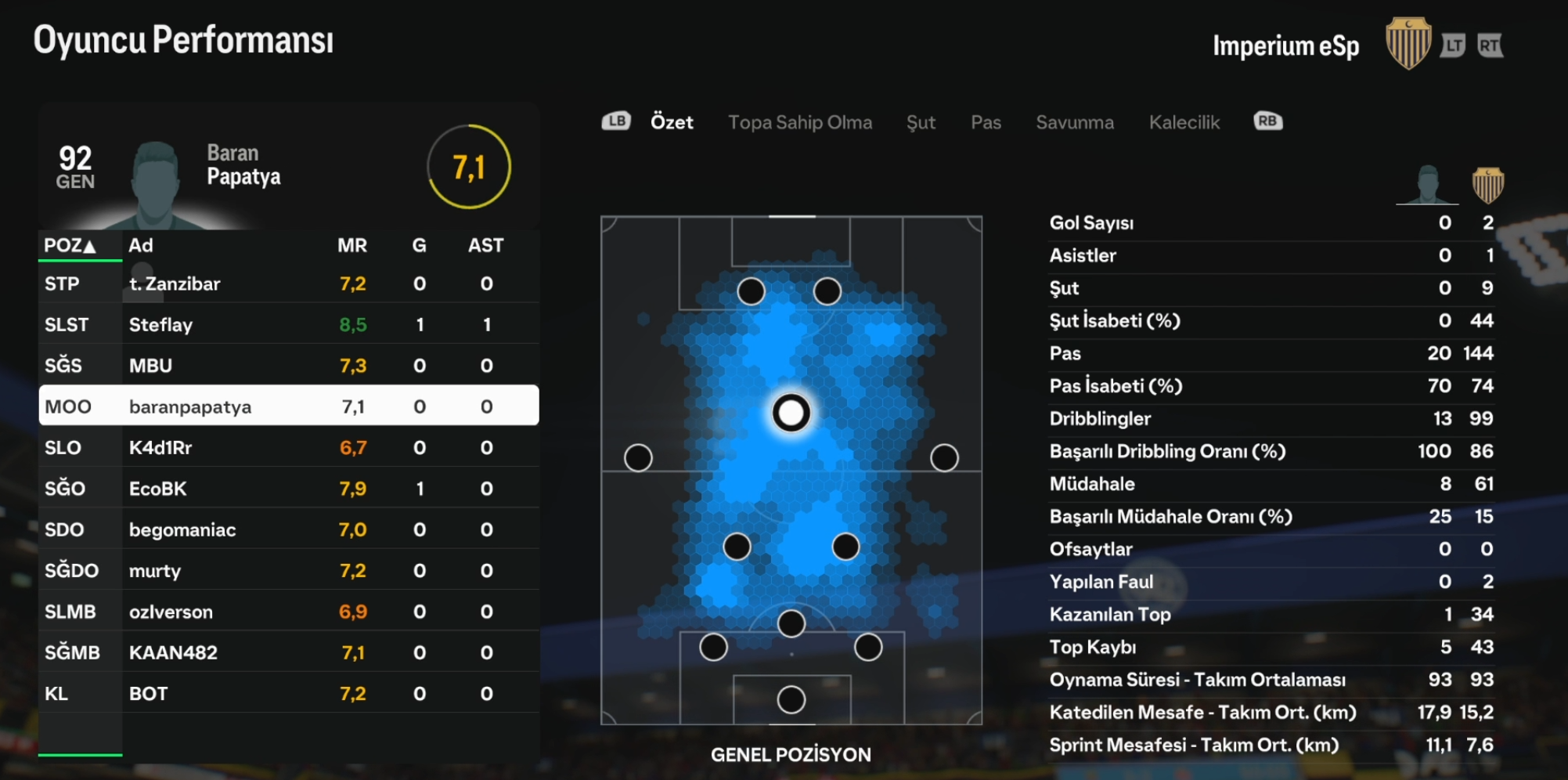Select the goalkeeper BOT row
Image resolution: width=1568 pixels, height=780 pixels.
288,694
